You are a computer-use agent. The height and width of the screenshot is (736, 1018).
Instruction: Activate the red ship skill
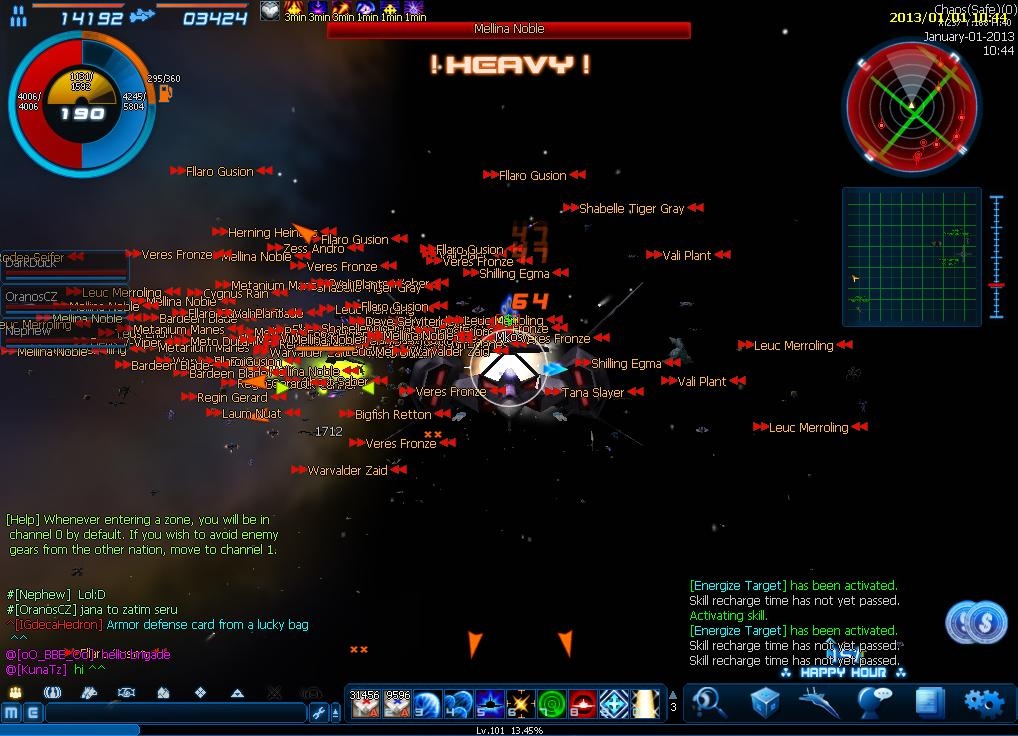click(583, 704)
